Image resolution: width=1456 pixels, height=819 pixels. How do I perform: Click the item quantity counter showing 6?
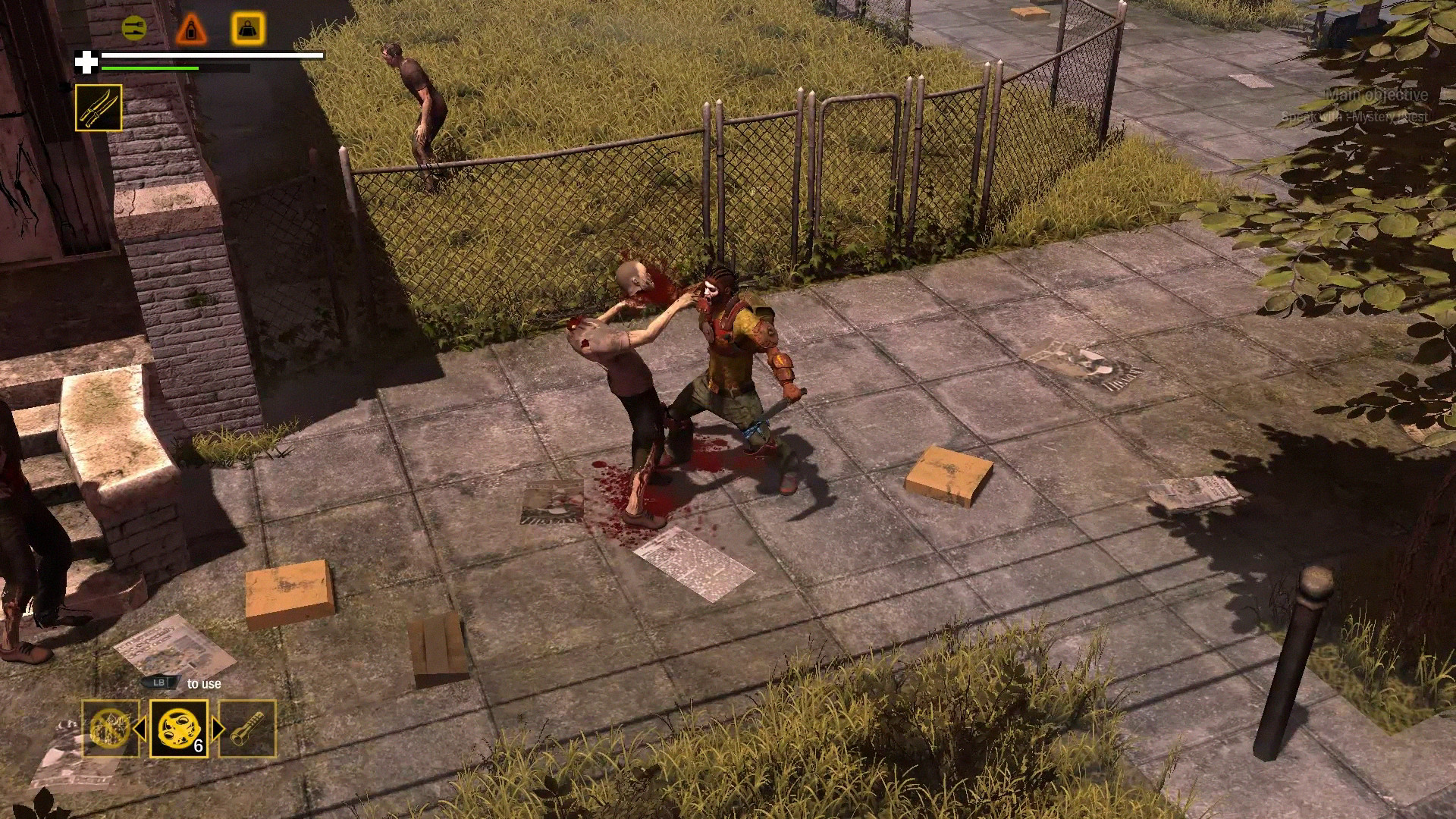[x=199, y=745]
